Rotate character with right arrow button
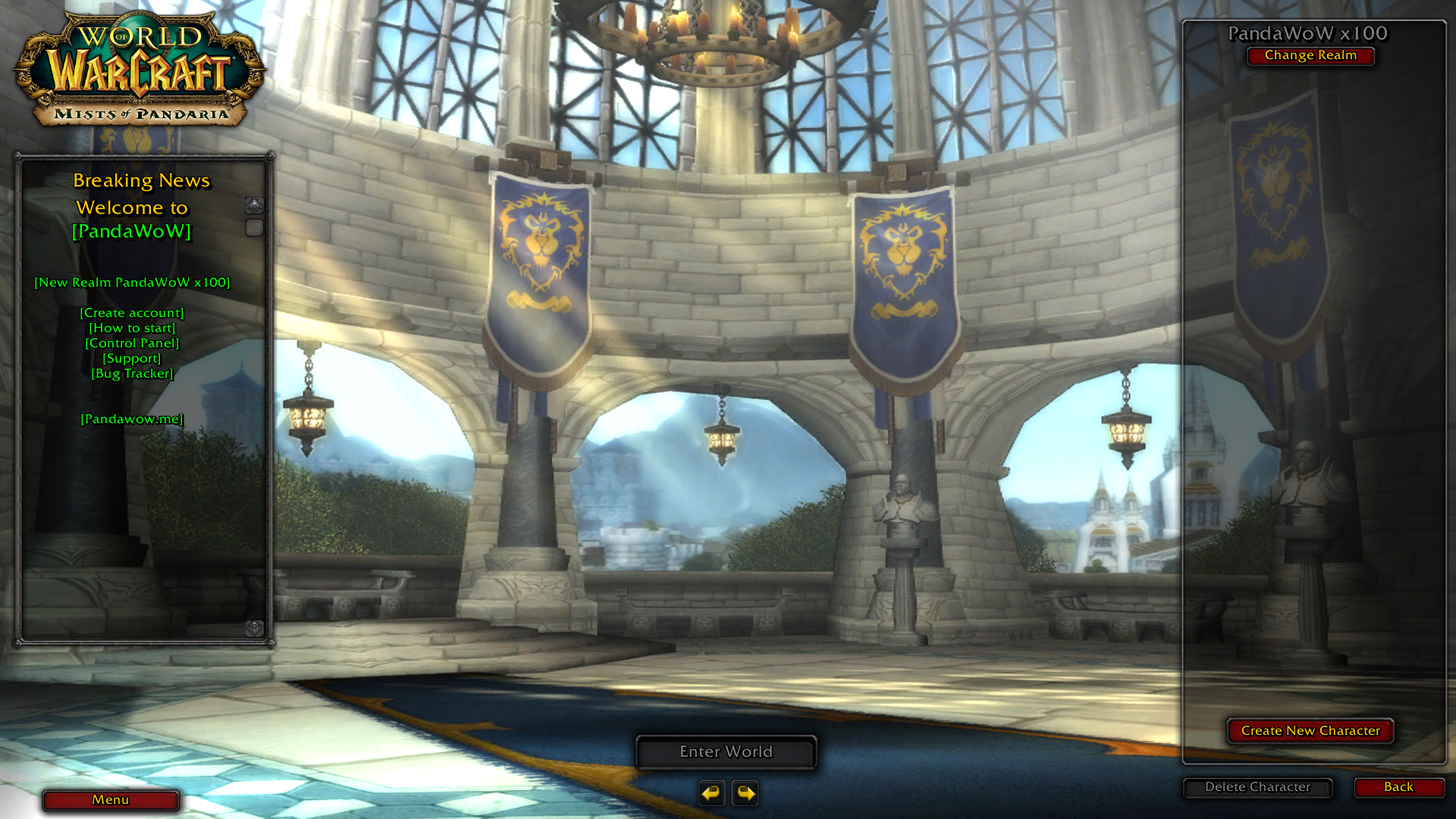1456x819 pixels. click(x=745, y=793)
